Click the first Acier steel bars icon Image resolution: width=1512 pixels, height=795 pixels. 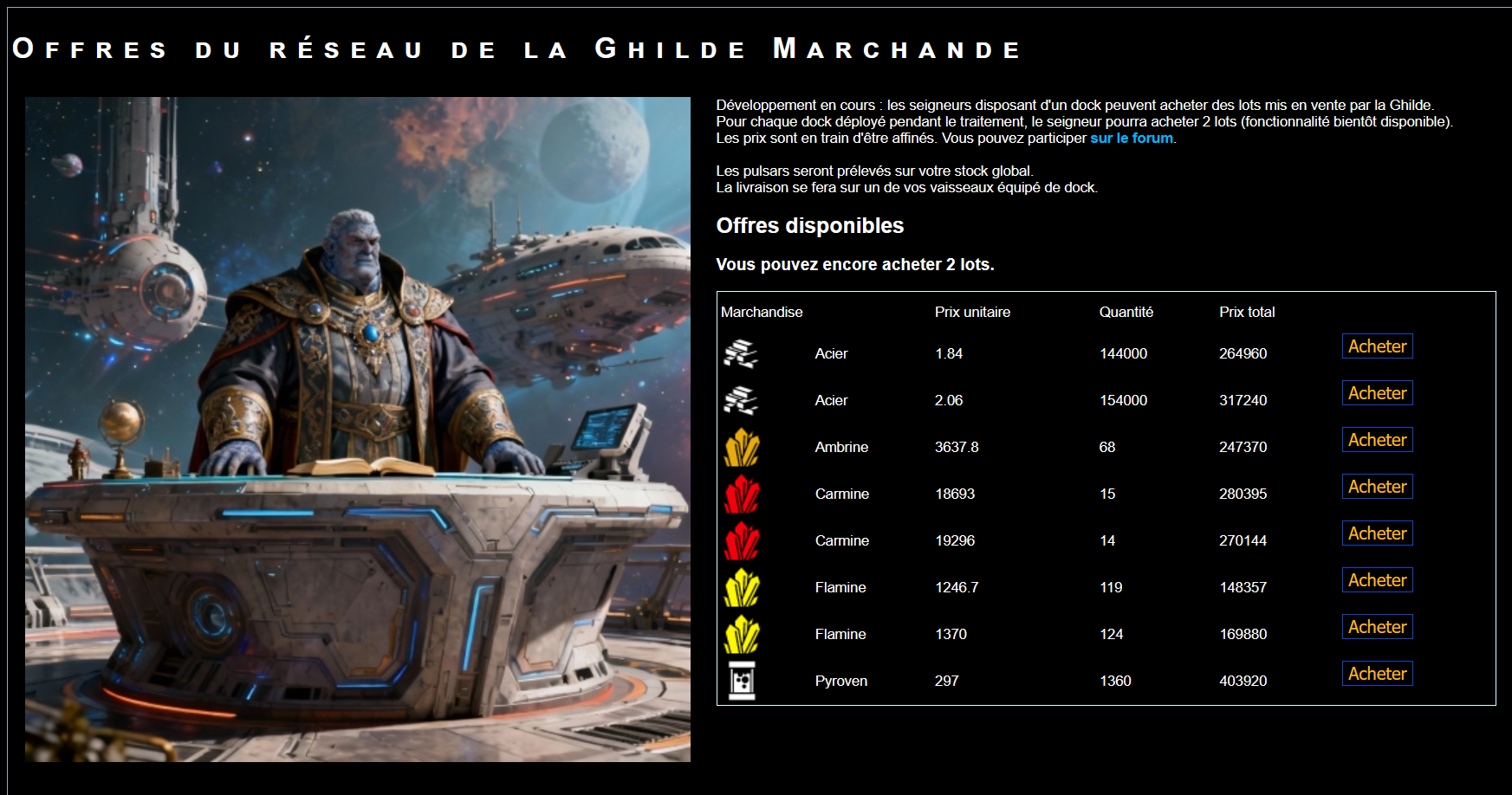pyautogui.click(x=742, y=353)
